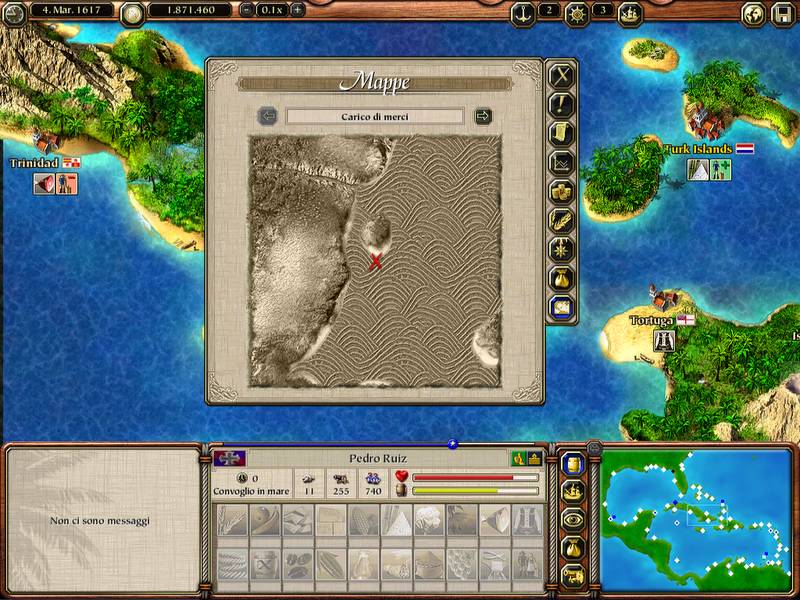800x600 pixels.
Task: Increase game speed with the plus button
Action: (x=297, y=10)
